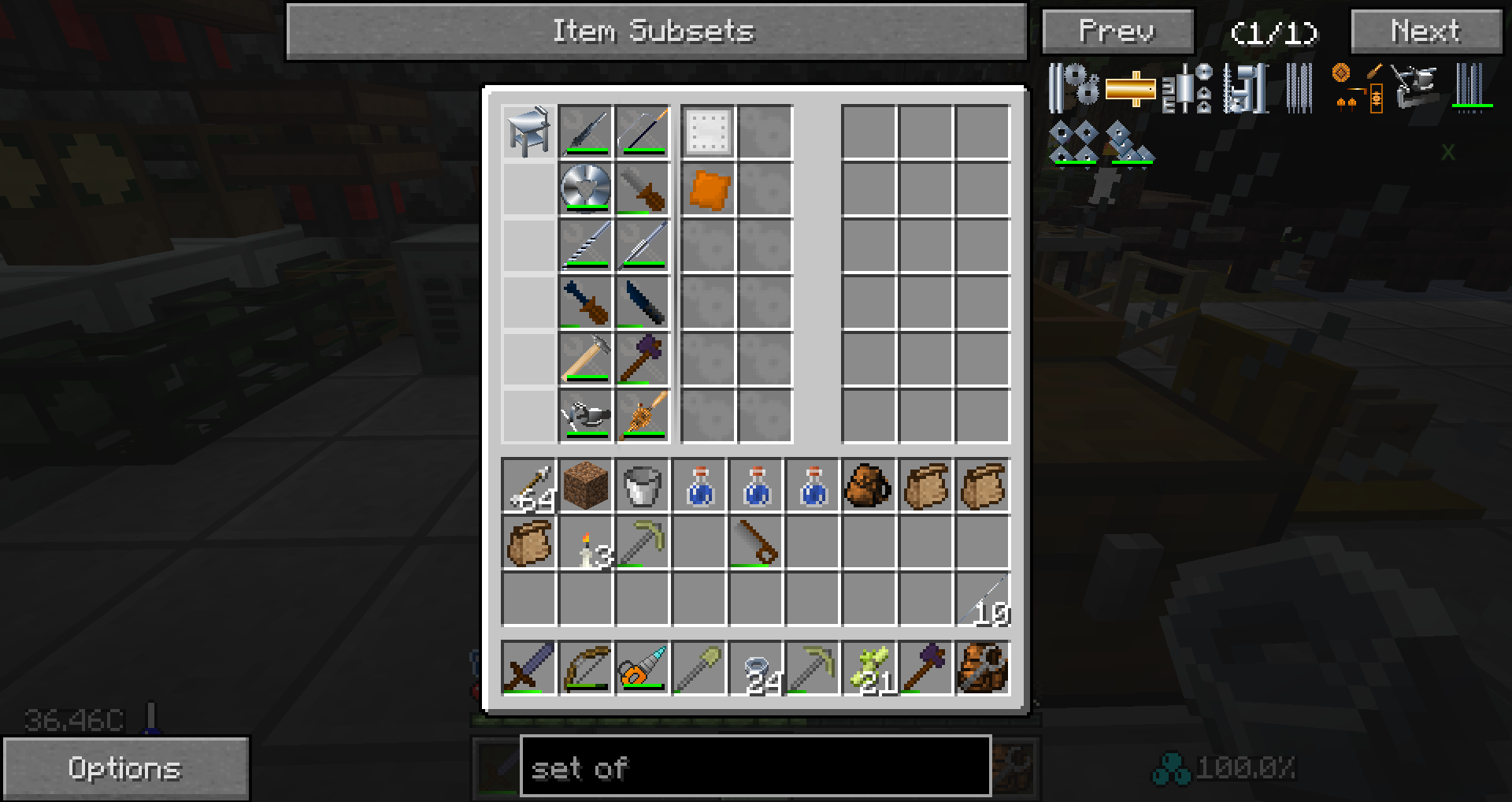Advance with the Next page button
Viewport: 1512px width, 802px height.
(1426, 32)
